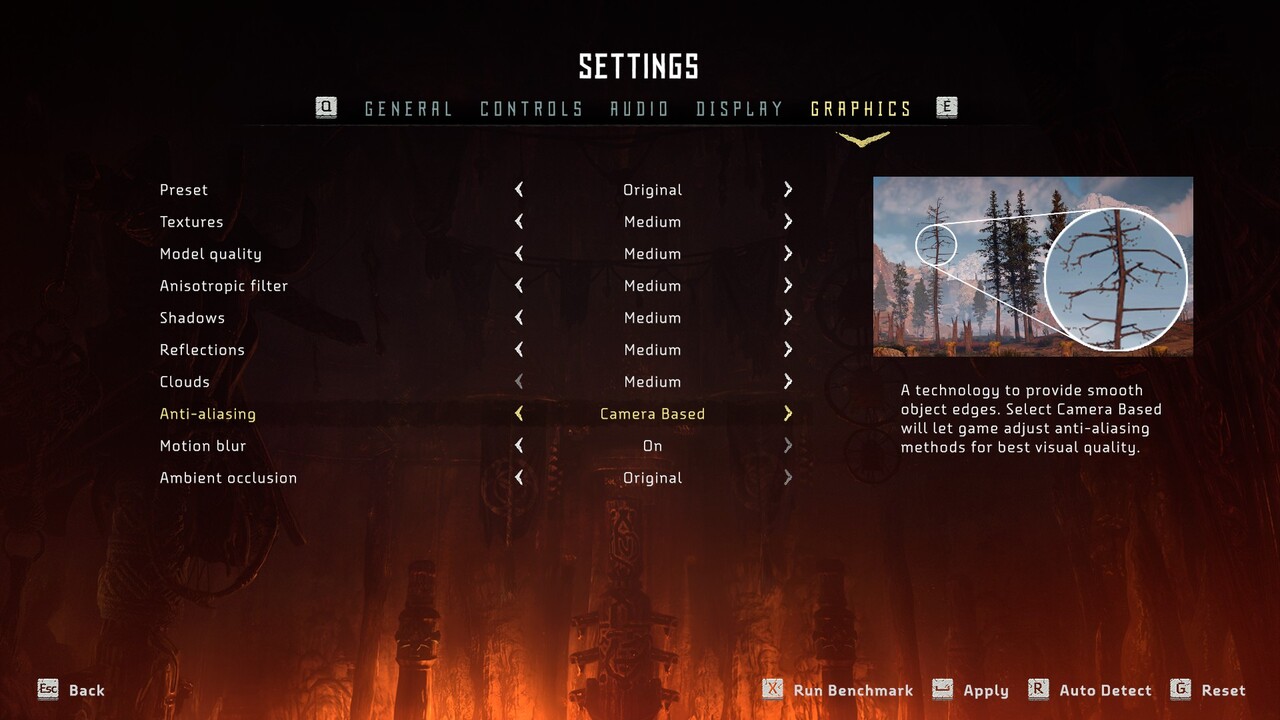This screenshot has width=1280, height=720.
Task: Increase Reflections with right arrow
Action: click(x=788, y=350)
